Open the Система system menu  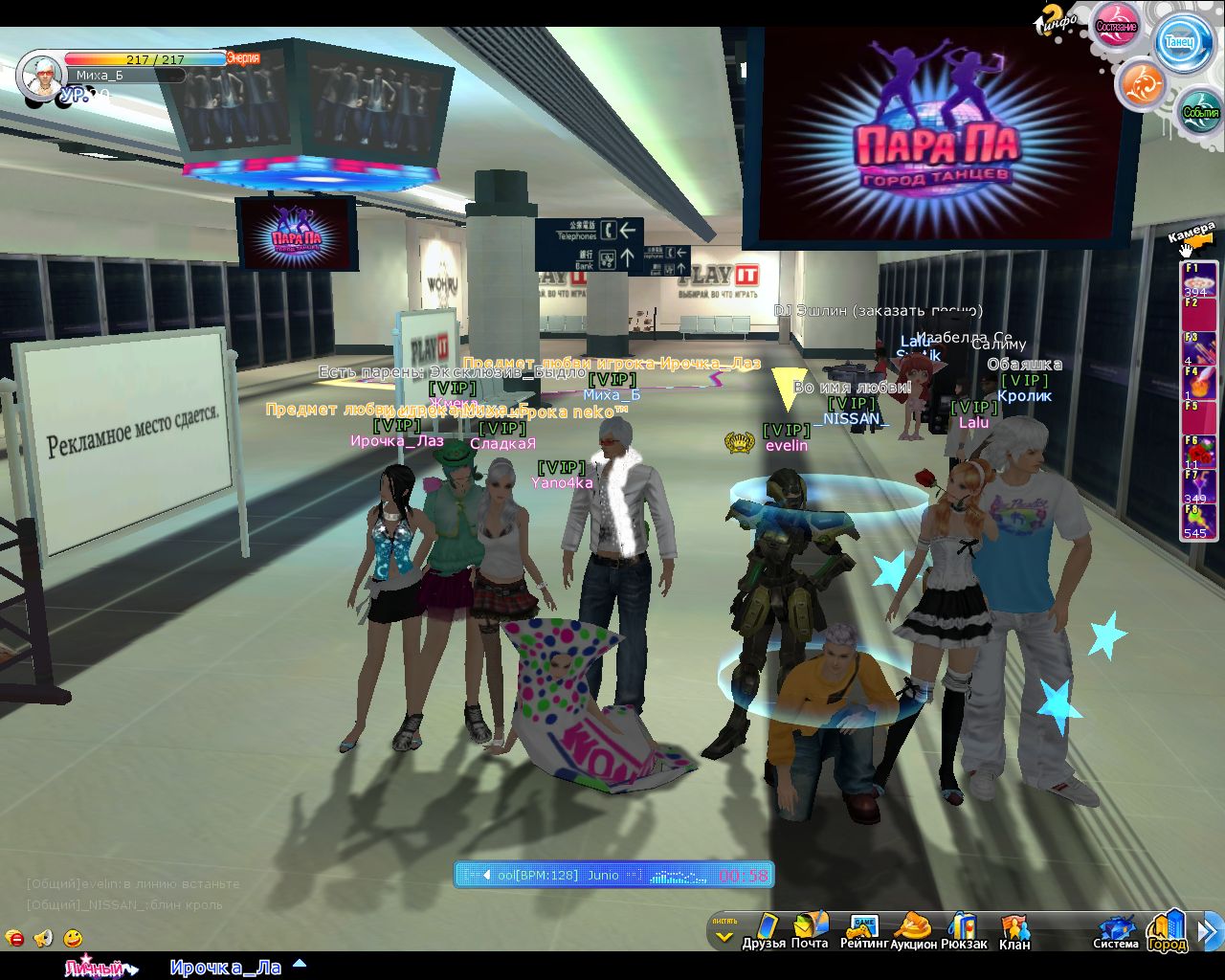(1116, 931)
